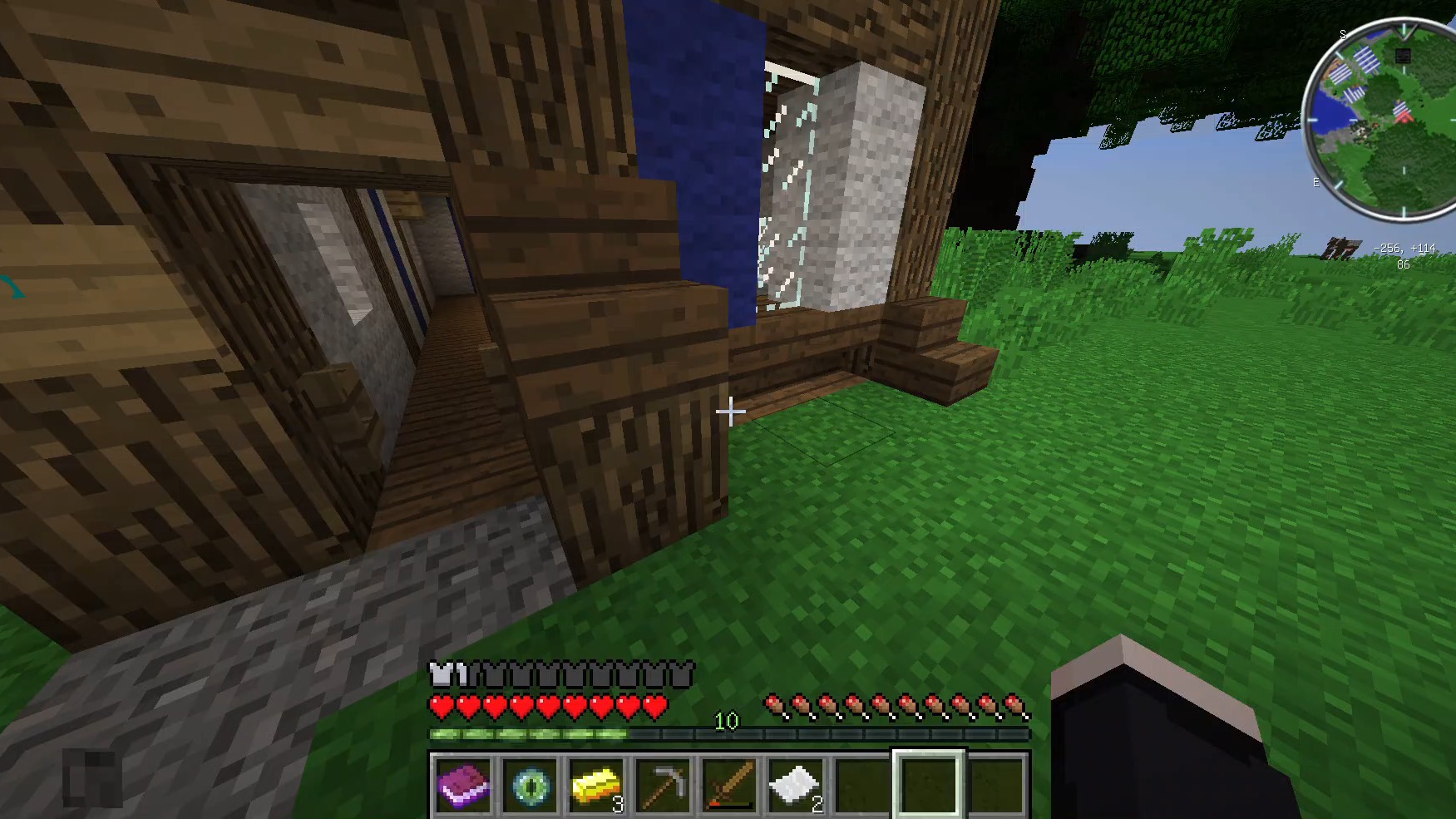Click the highlighted empty hotbar slot
The image size is (1456, 819).
pos(929,785)
